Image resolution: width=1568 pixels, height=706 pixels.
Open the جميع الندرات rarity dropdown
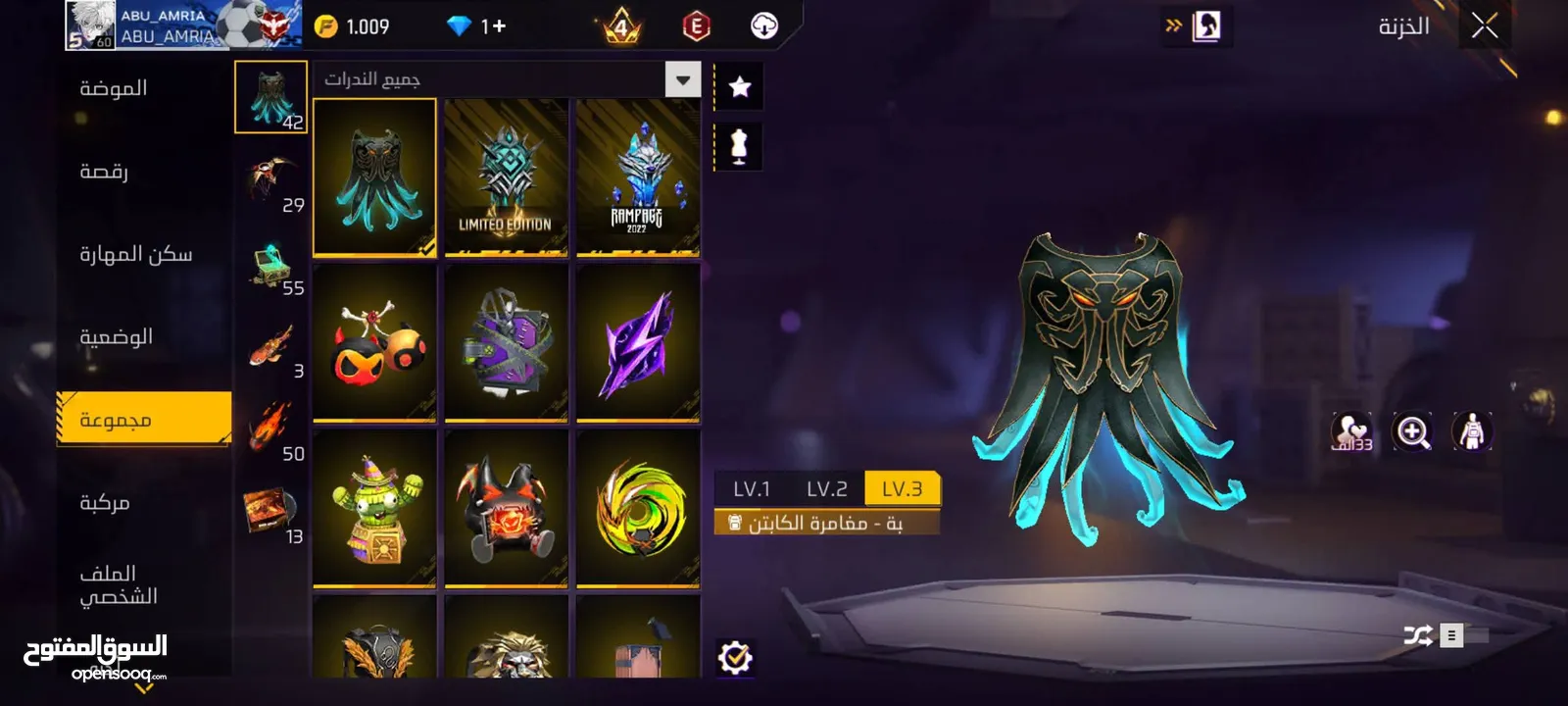(682, 79)
